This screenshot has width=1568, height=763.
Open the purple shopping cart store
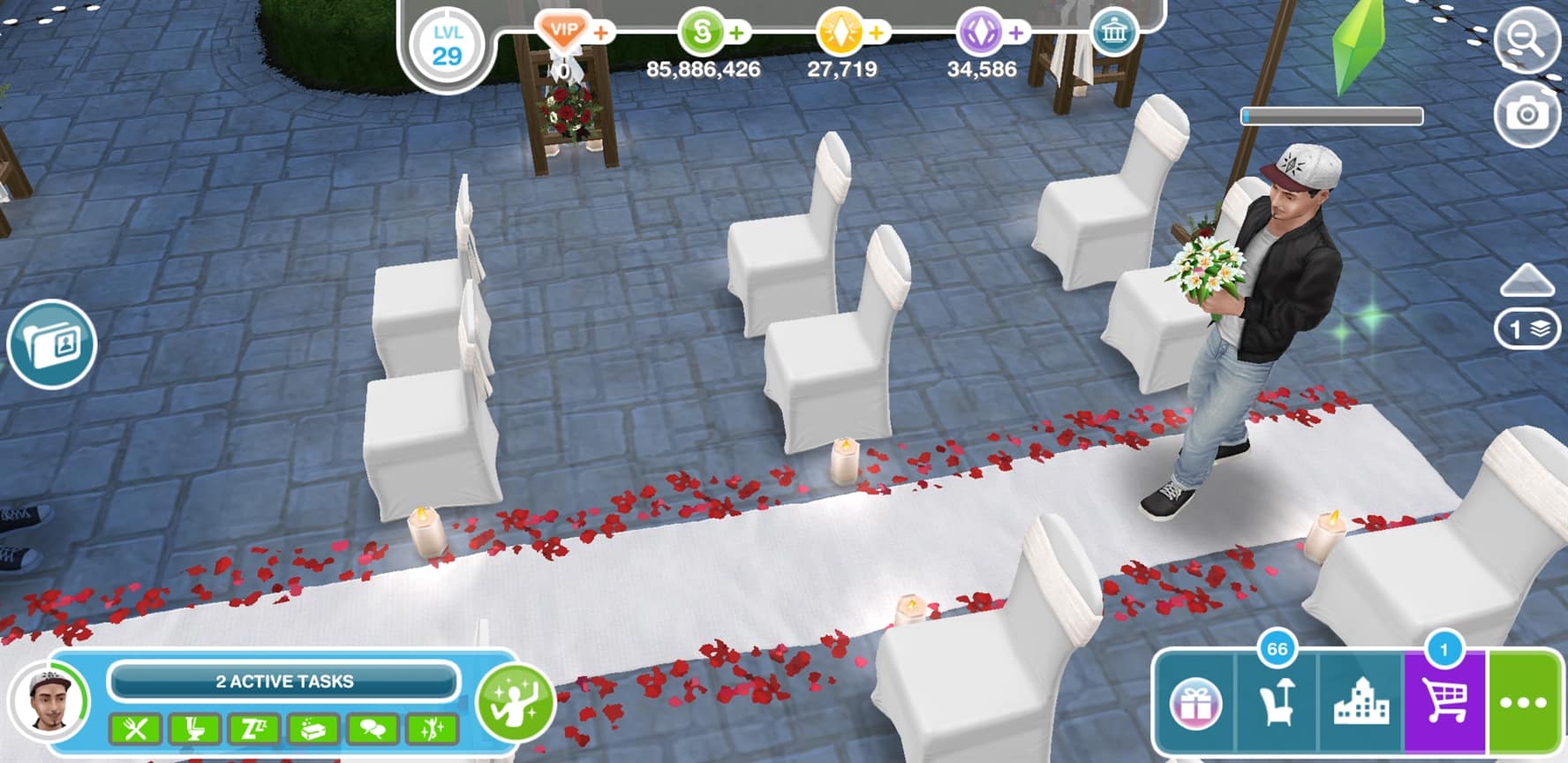(x=1444, y=704)
